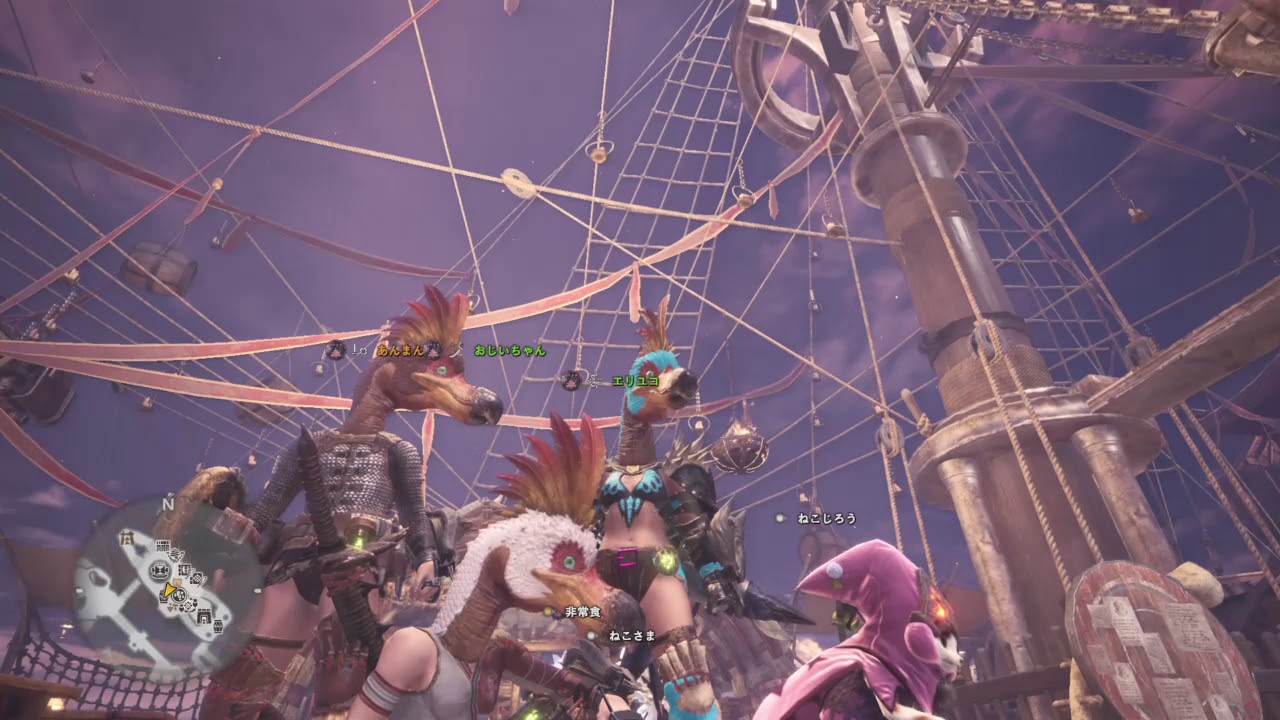The width and height of the screenshot is (1280, 720).
Task: Select player nameplate あんまん
Action: pos(398,350)
